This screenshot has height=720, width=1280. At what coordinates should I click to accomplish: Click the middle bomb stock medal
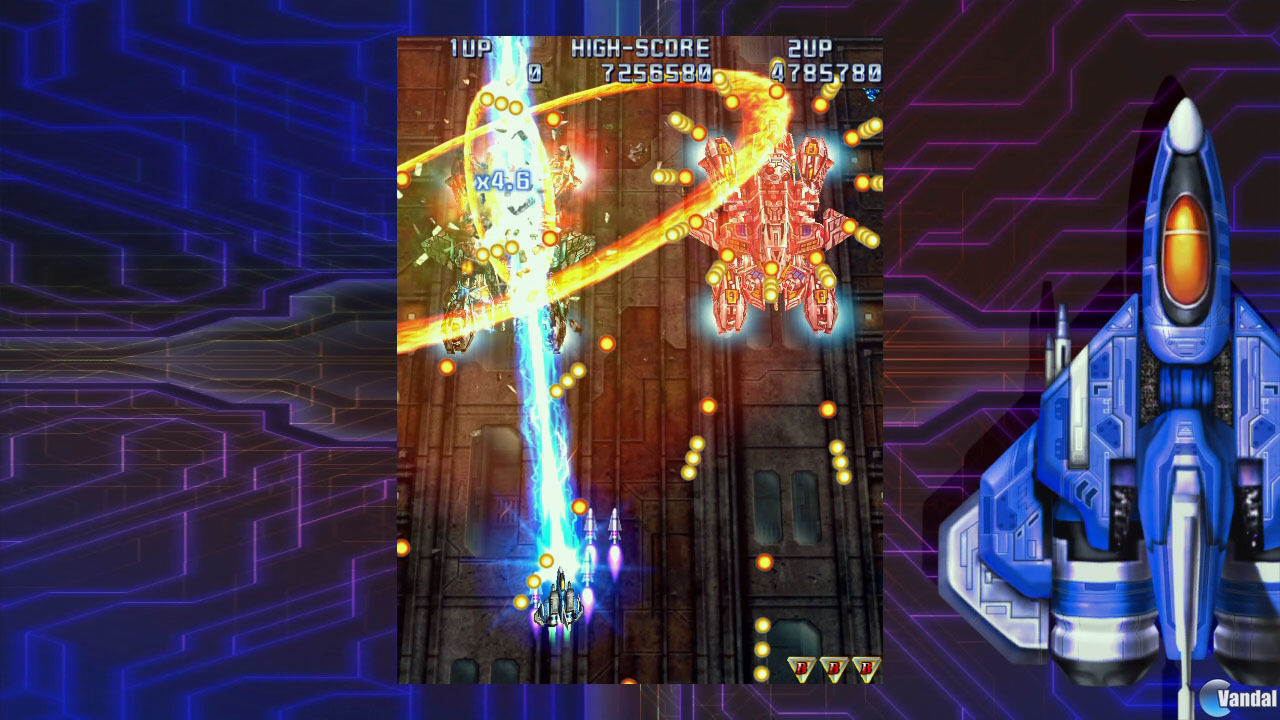click(x=834, y=668)
